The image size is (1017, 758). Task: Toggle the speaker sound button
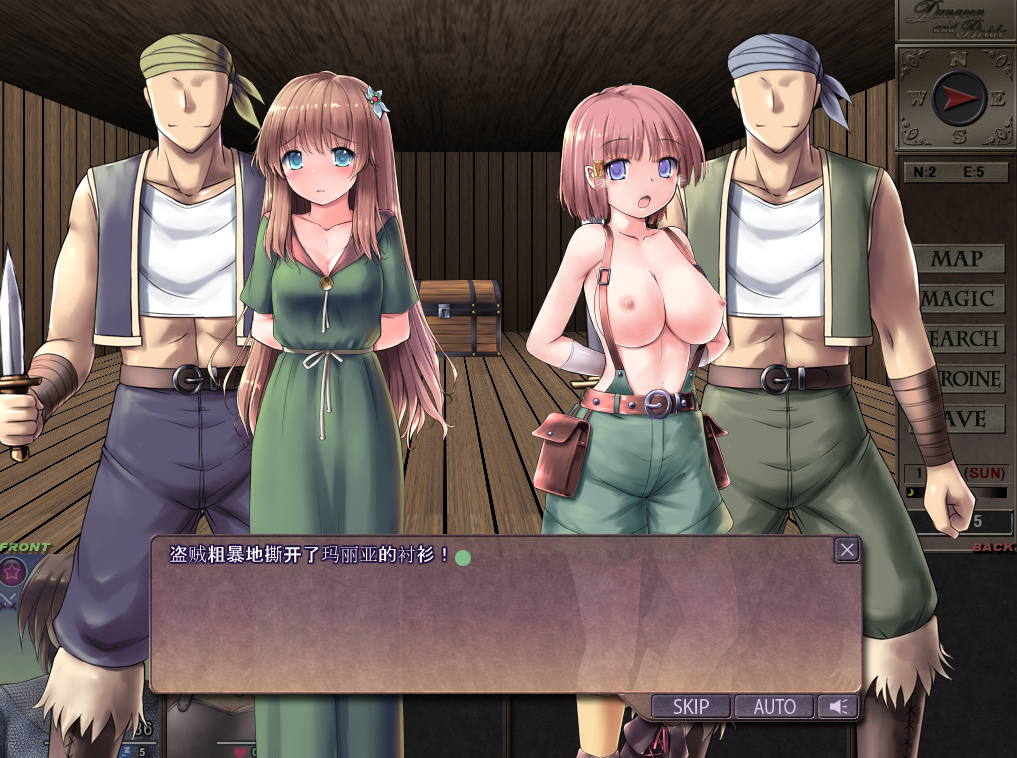click(x=838, y=707)
